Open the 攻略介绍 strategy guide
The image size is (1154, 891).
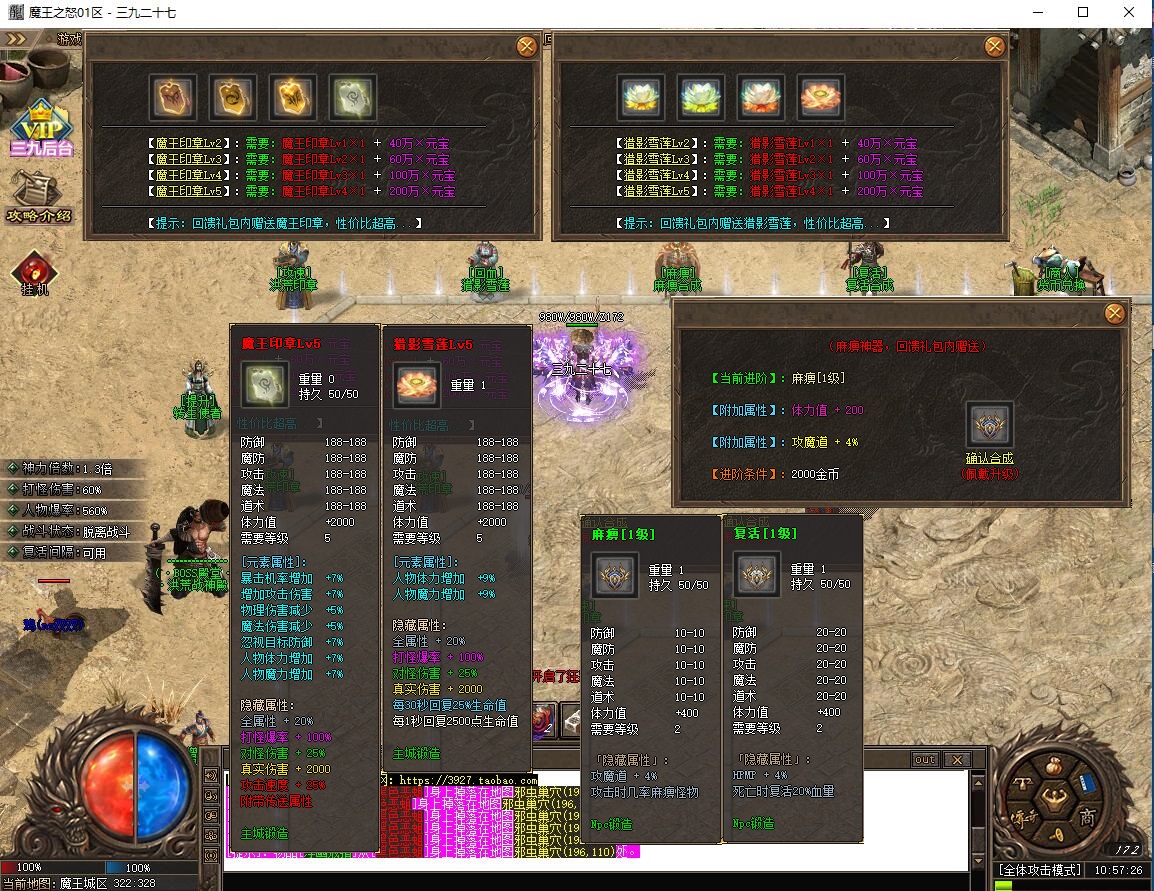click(x=39, y=196)
